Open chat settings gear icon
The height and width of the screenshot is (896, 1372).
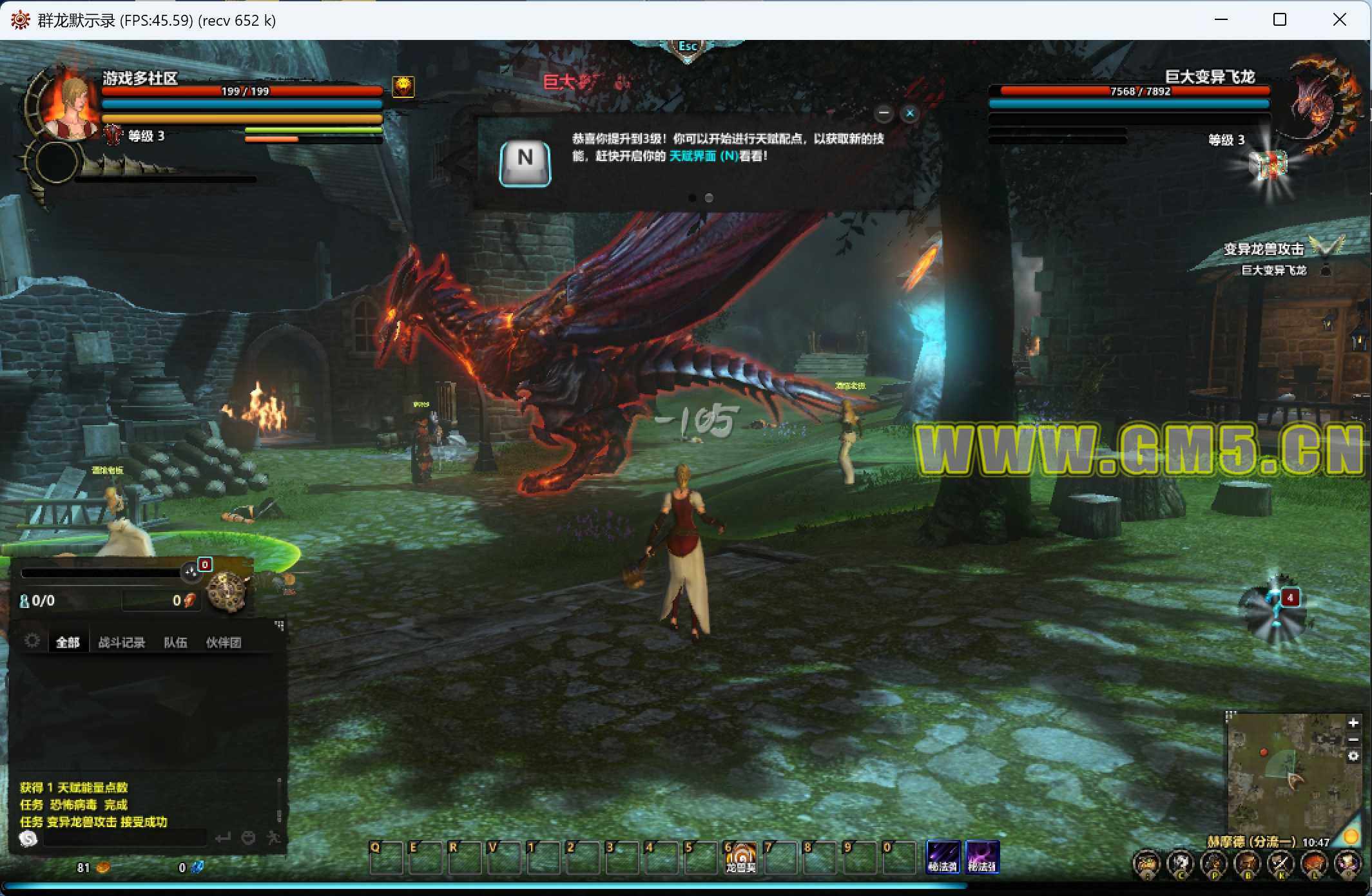pyautogui.click(x=32, y=640)
